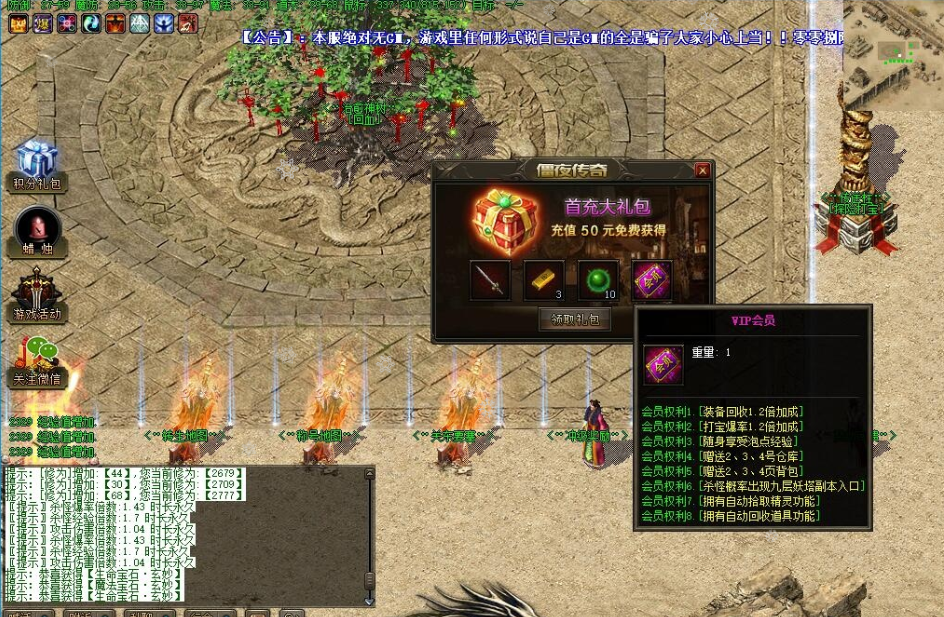The height and width of the screenshot is (617, 944).
Task: Click the minimap in the corner
Action: click(893, 50)
